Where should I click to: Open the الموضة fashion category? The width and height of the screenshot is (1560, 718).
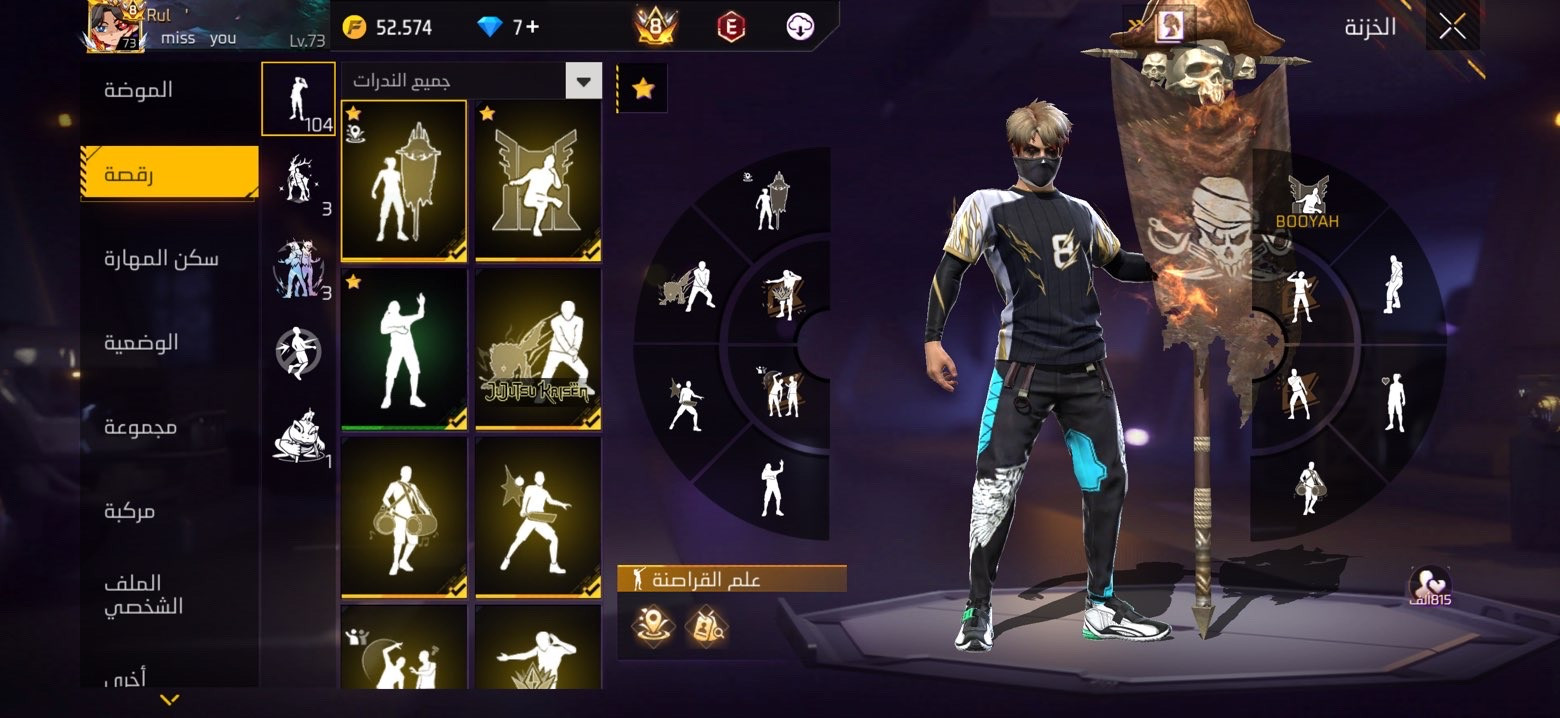[139, 90]
